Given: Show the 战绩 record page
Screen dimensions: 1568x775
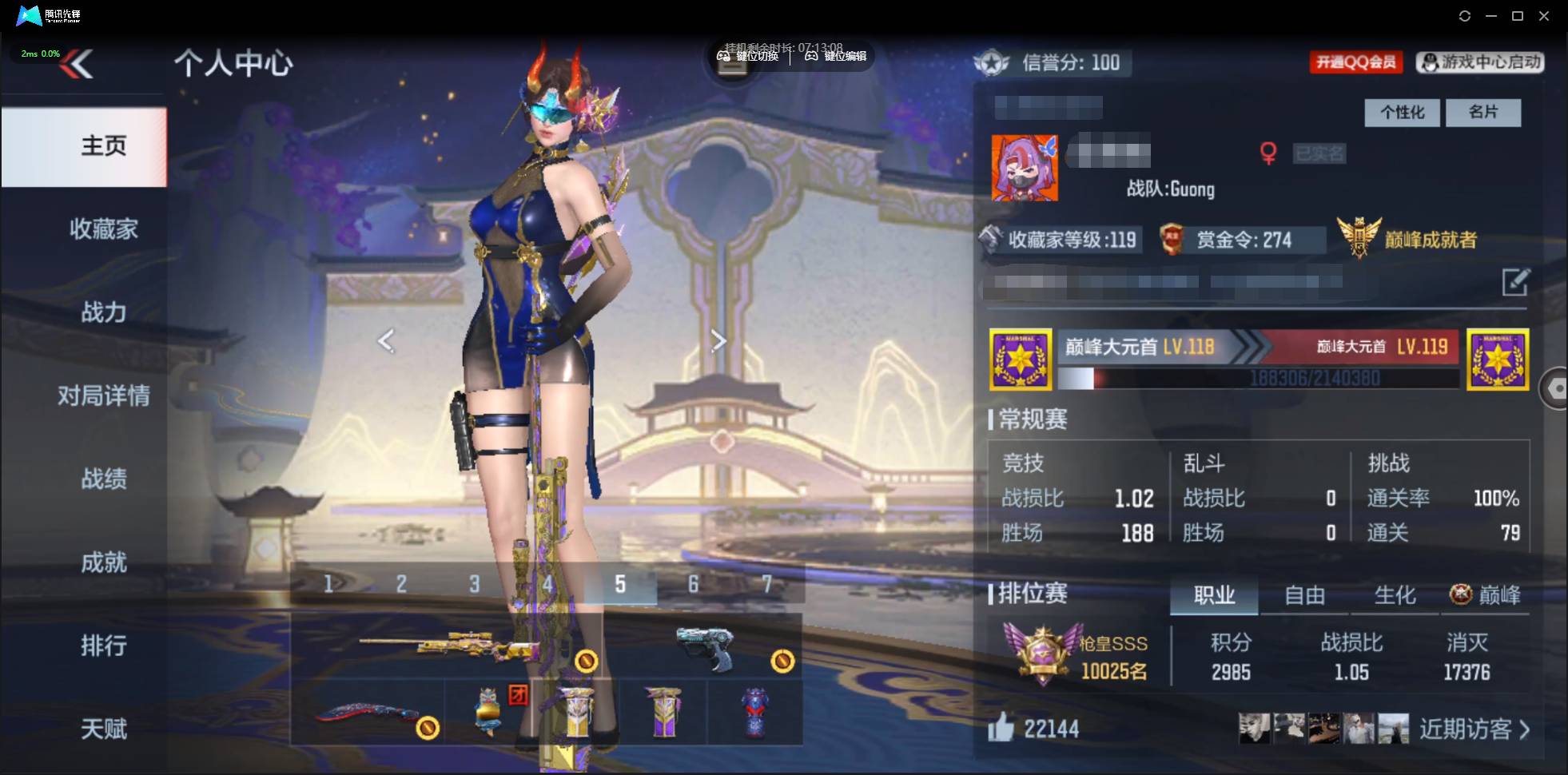Looking at the screenshot, I should (103, 479).
